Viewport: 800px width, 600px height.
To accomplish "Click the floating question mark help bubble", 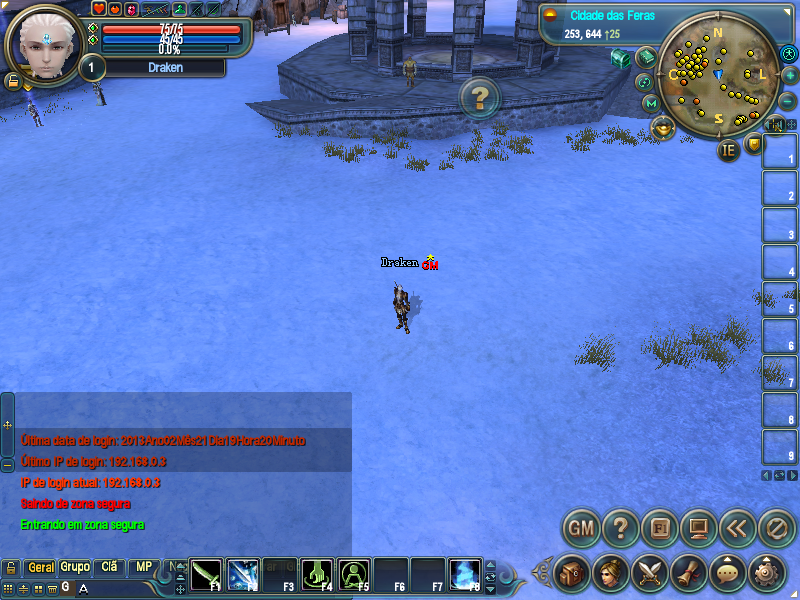I will point(480,97).
